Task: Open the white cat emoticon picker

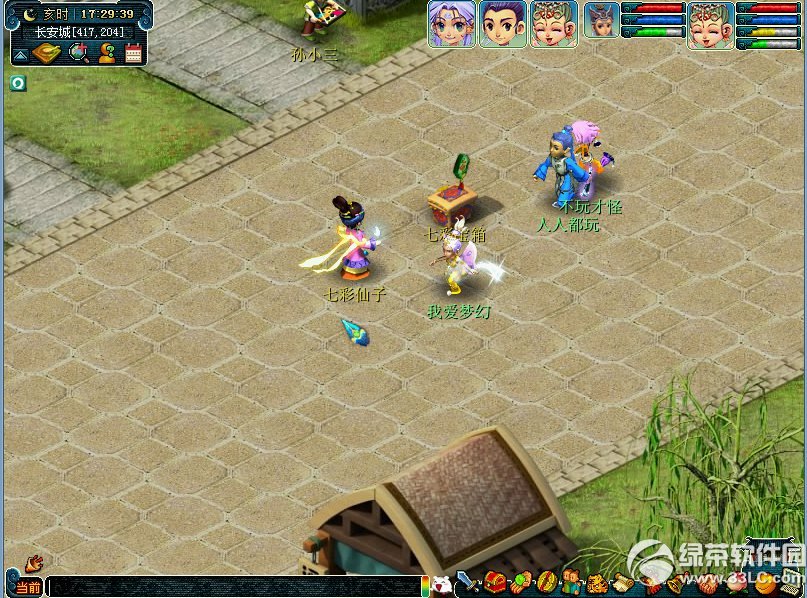Action: (x=441, y=585)
